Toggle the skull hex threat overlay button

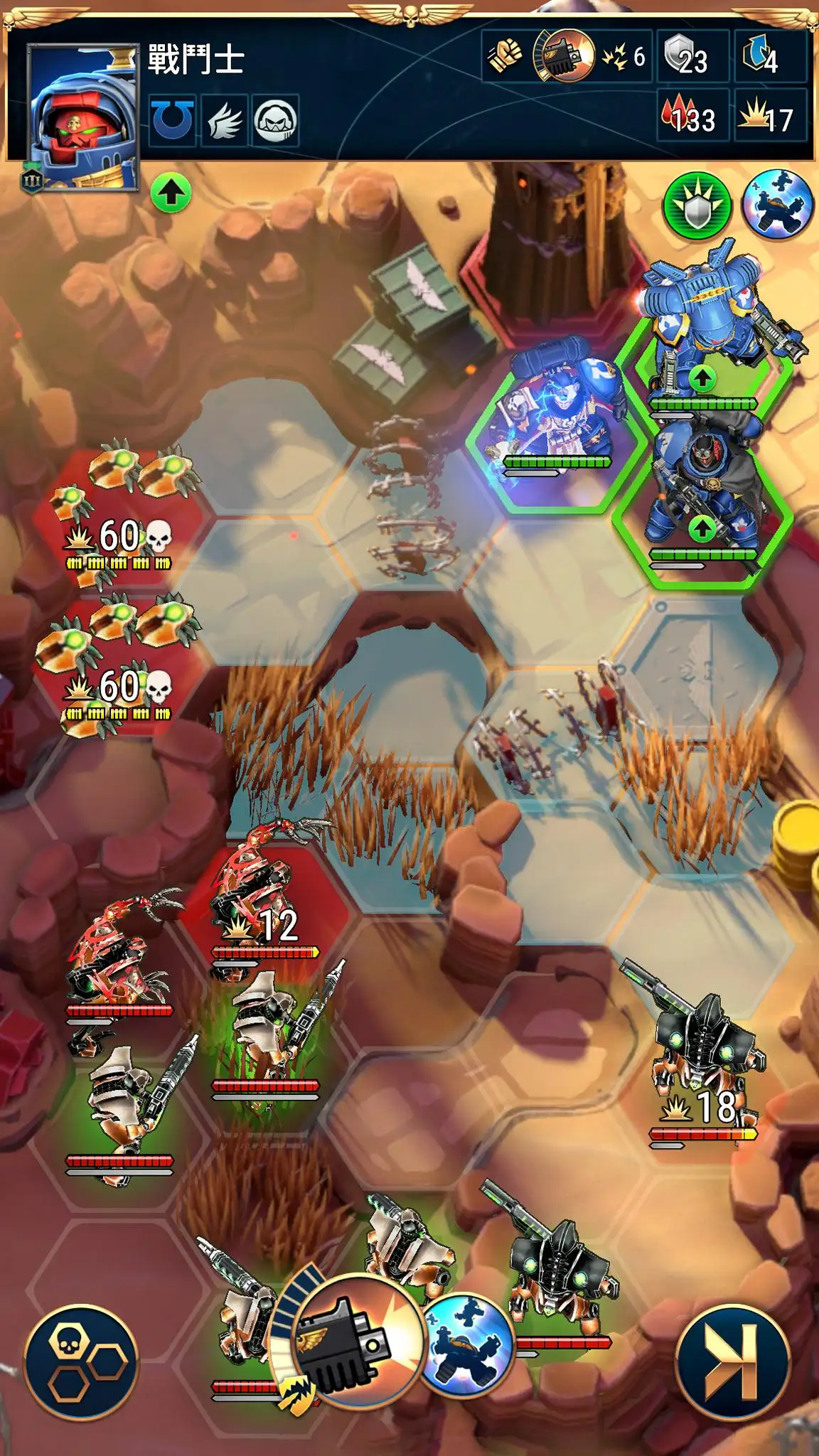(x=83, y=1361)
